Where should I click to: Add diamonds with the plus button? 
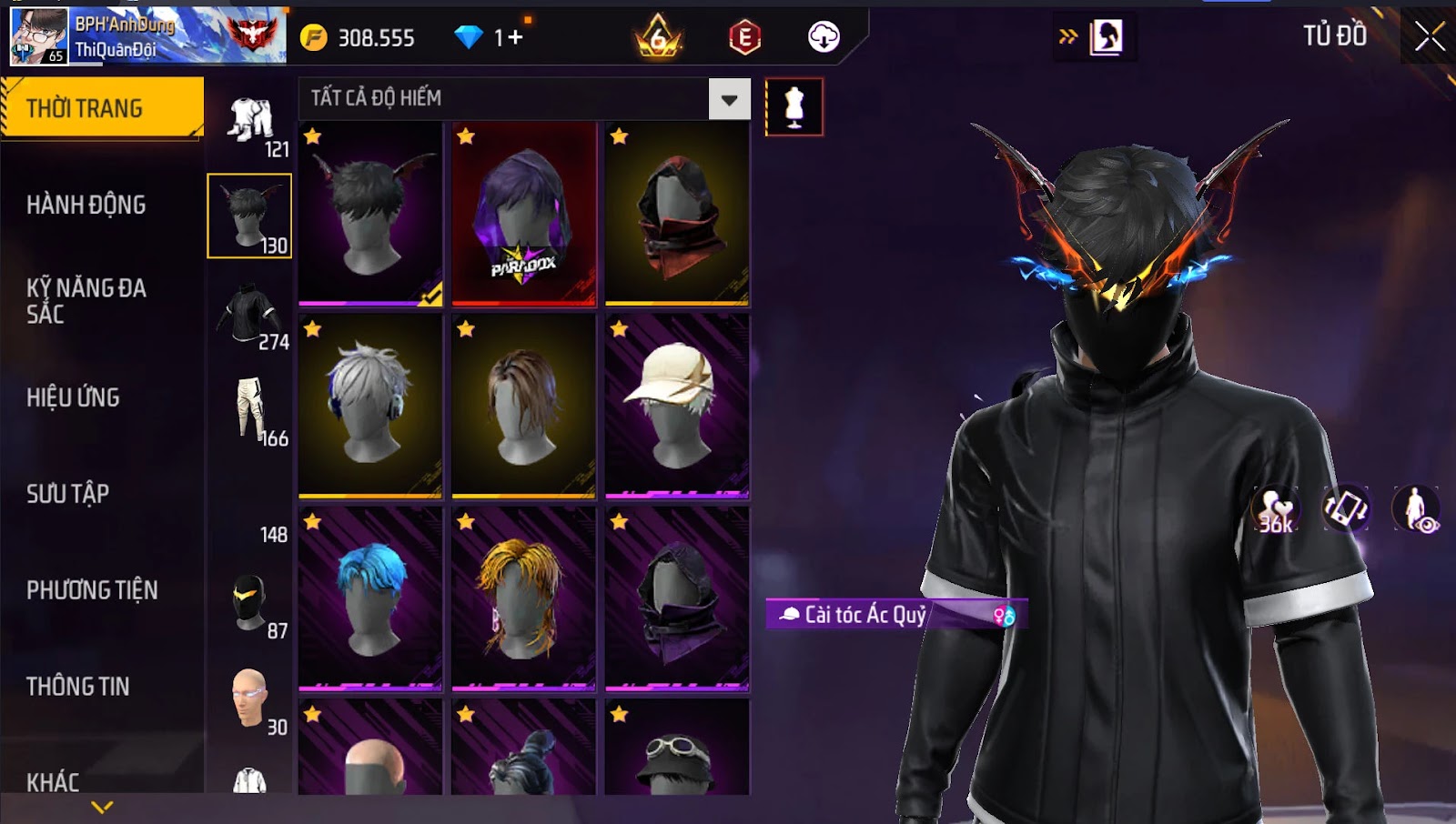click(x=516, y=37)
